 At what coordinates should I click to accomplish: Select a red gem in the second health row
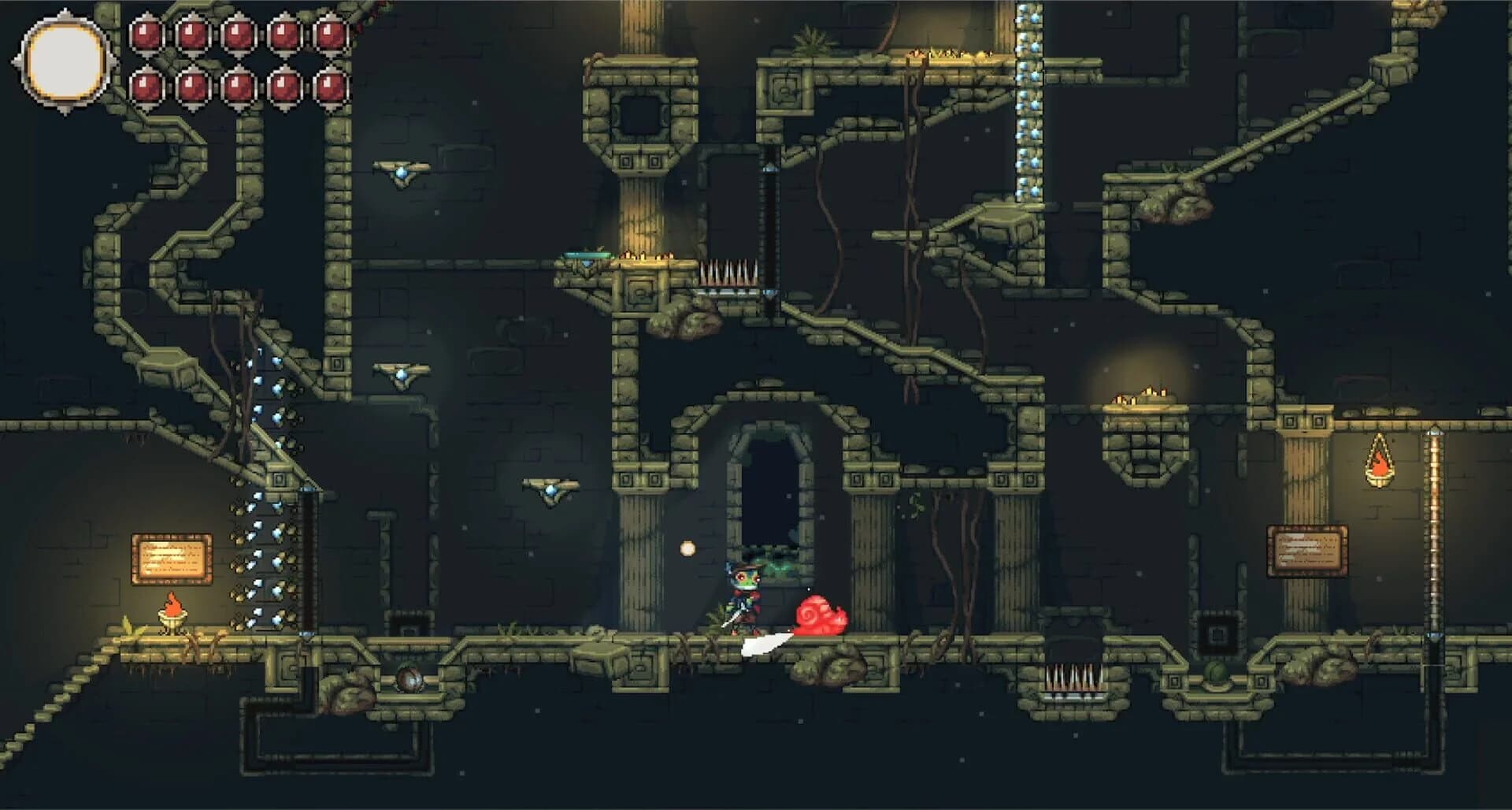146,87
